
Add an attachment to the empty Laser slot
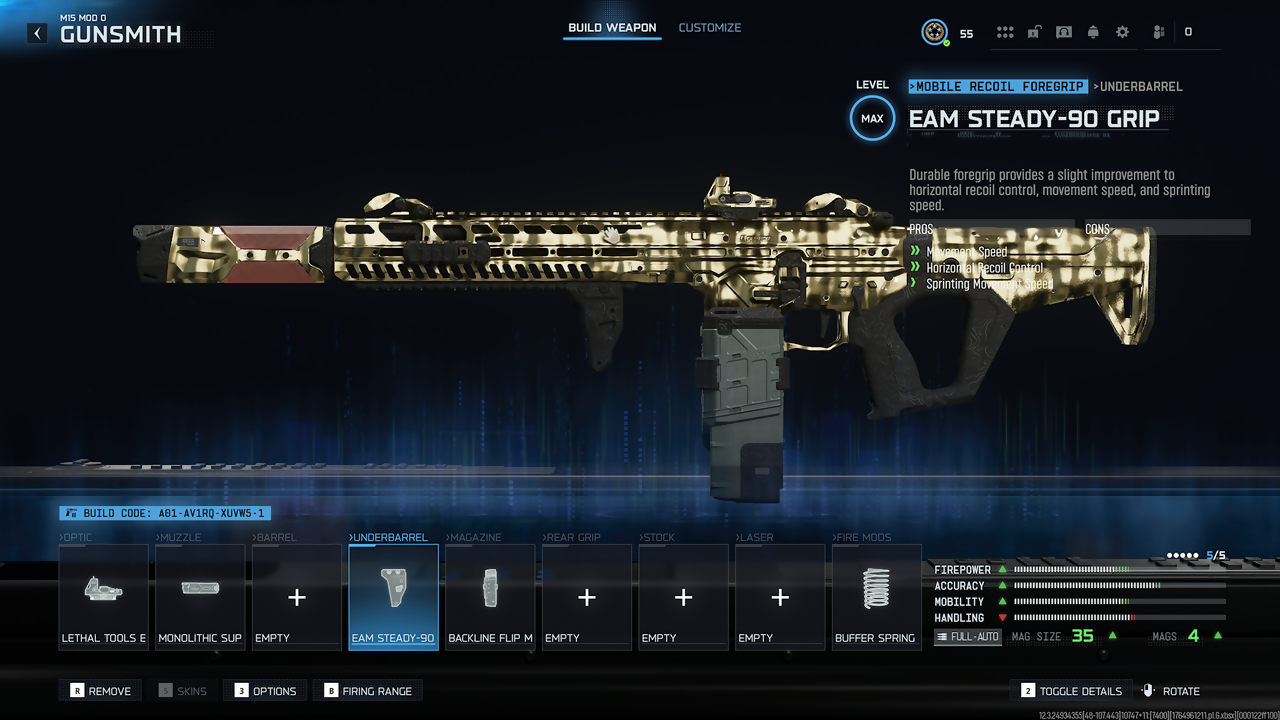[780, 597]
